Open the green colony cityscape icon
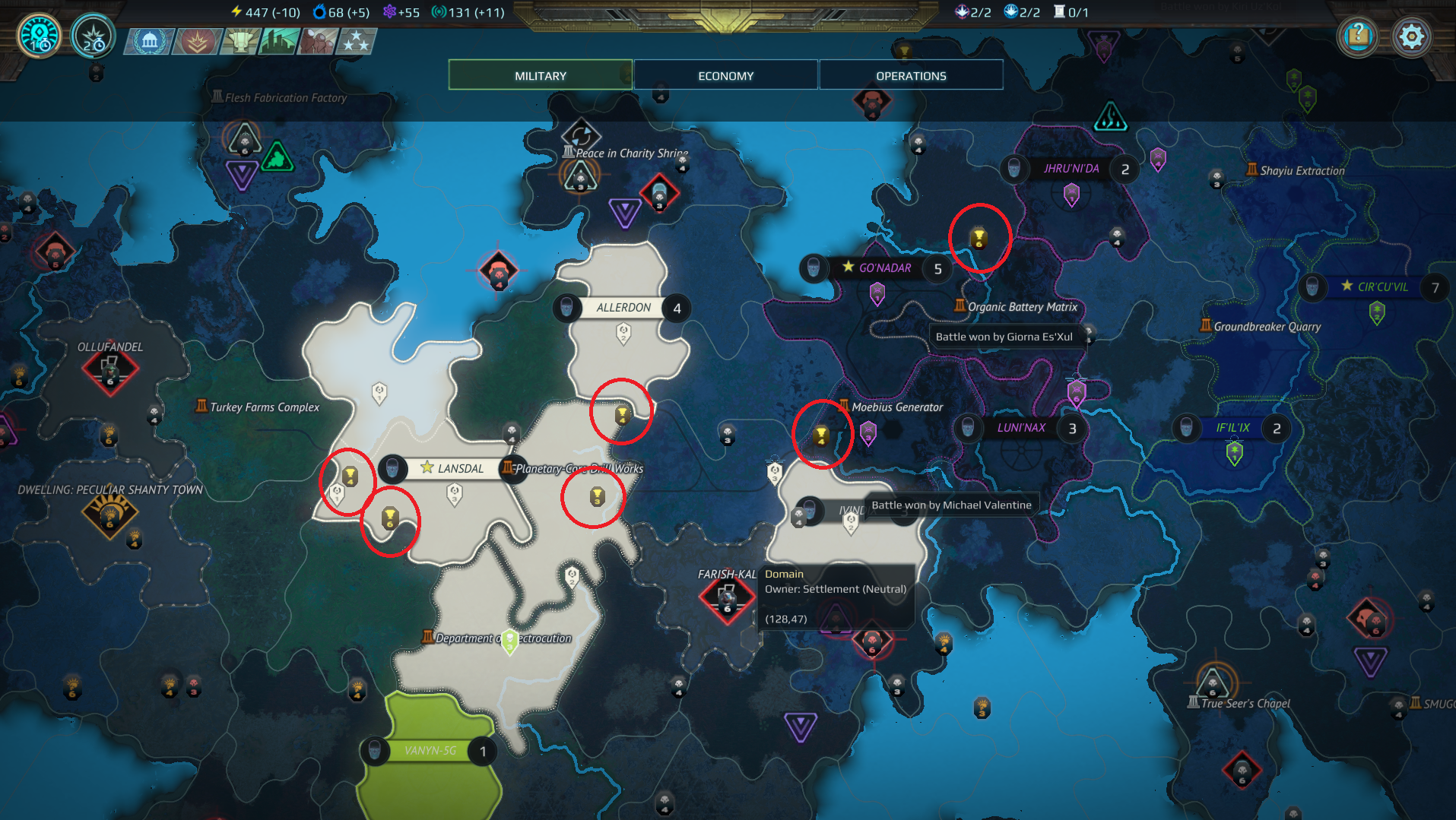The height and width of the screenshot is (820, 1456). [278, 42]
